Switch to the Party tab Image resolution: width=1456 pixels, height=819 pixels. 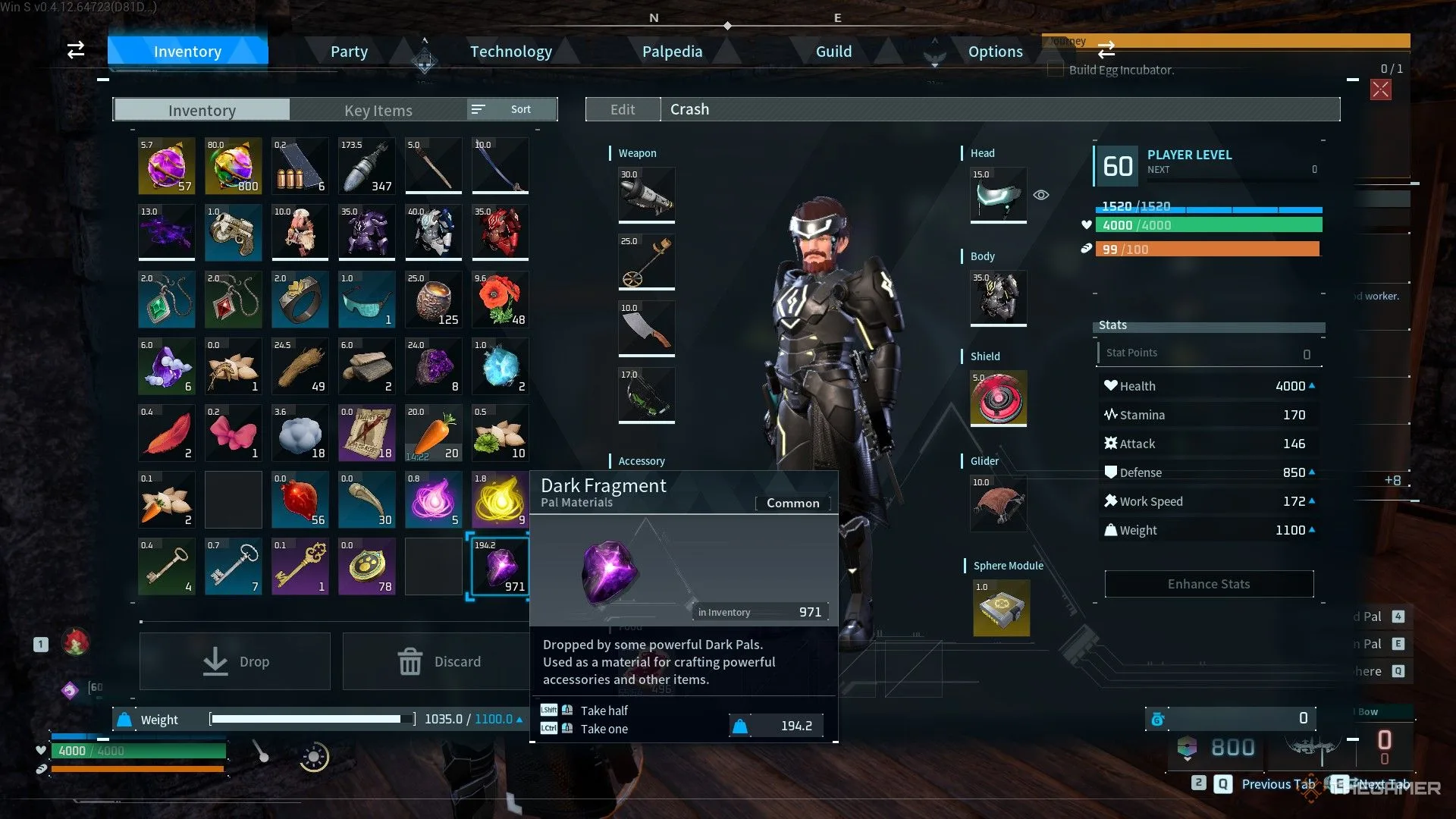pos(349,52)
